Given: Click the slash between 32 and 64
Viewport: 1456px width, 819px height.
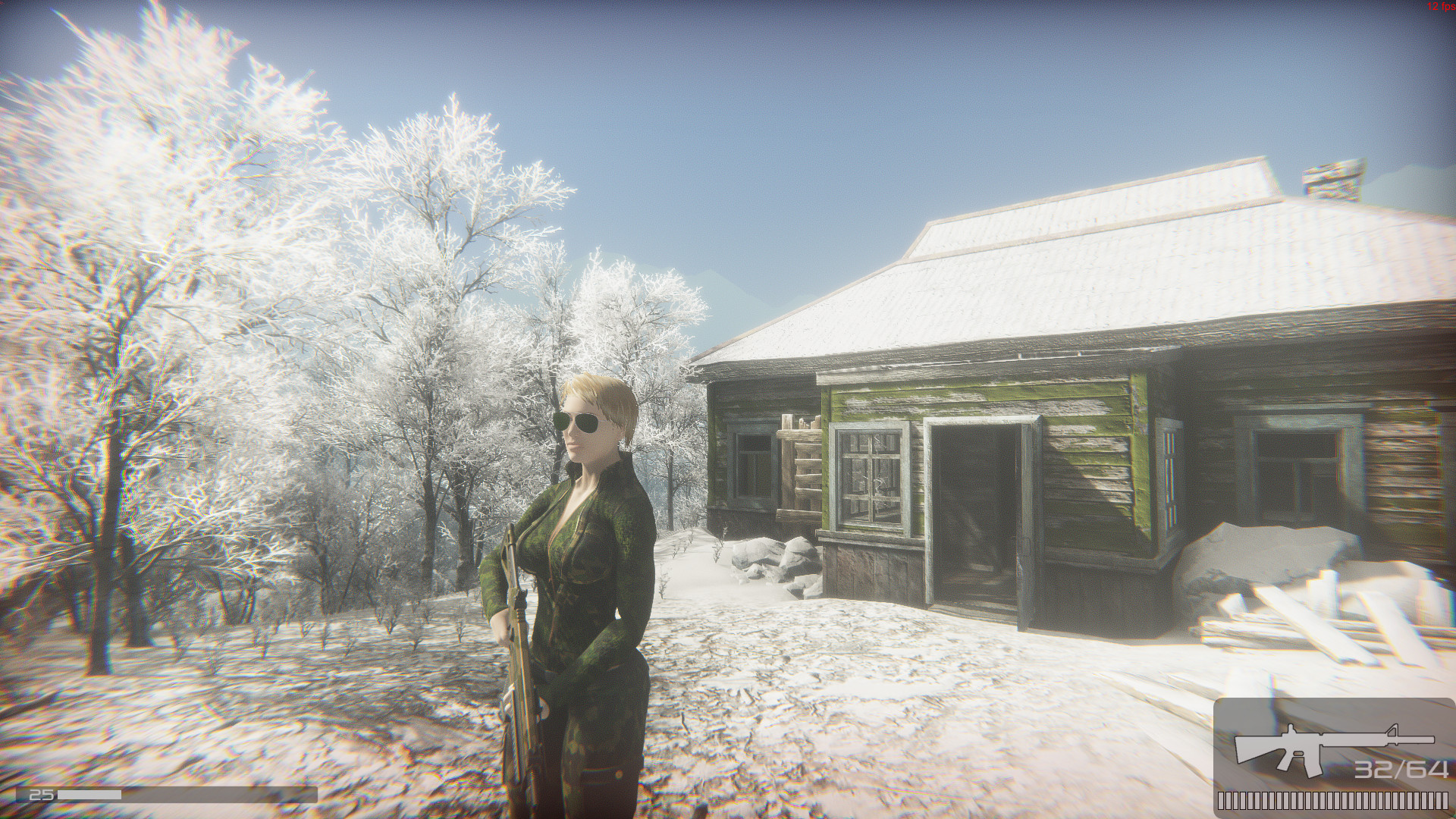Looking at the screenshot, I should (1401, 767).
